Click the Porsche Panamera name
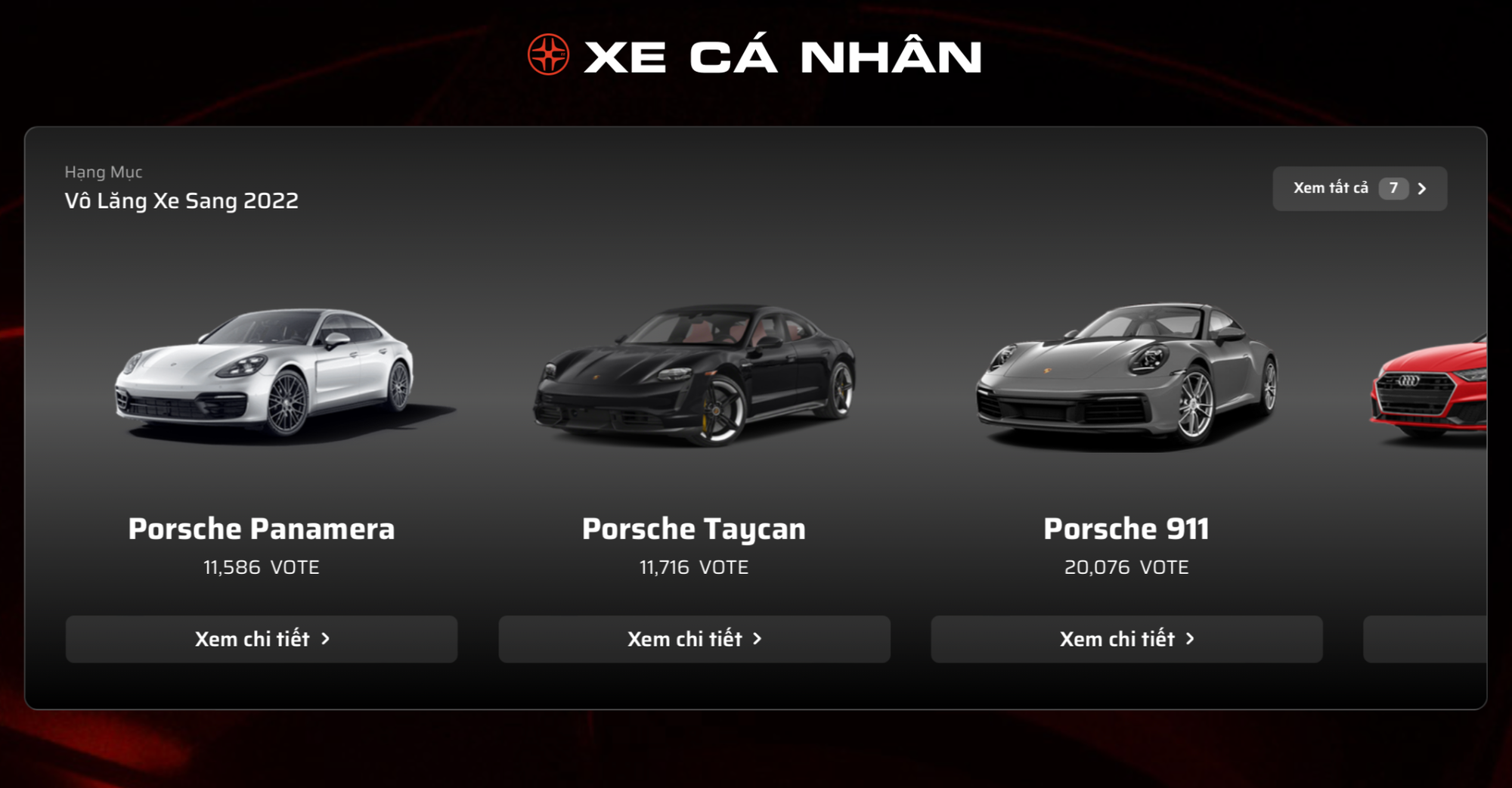 tap(262, 529)
